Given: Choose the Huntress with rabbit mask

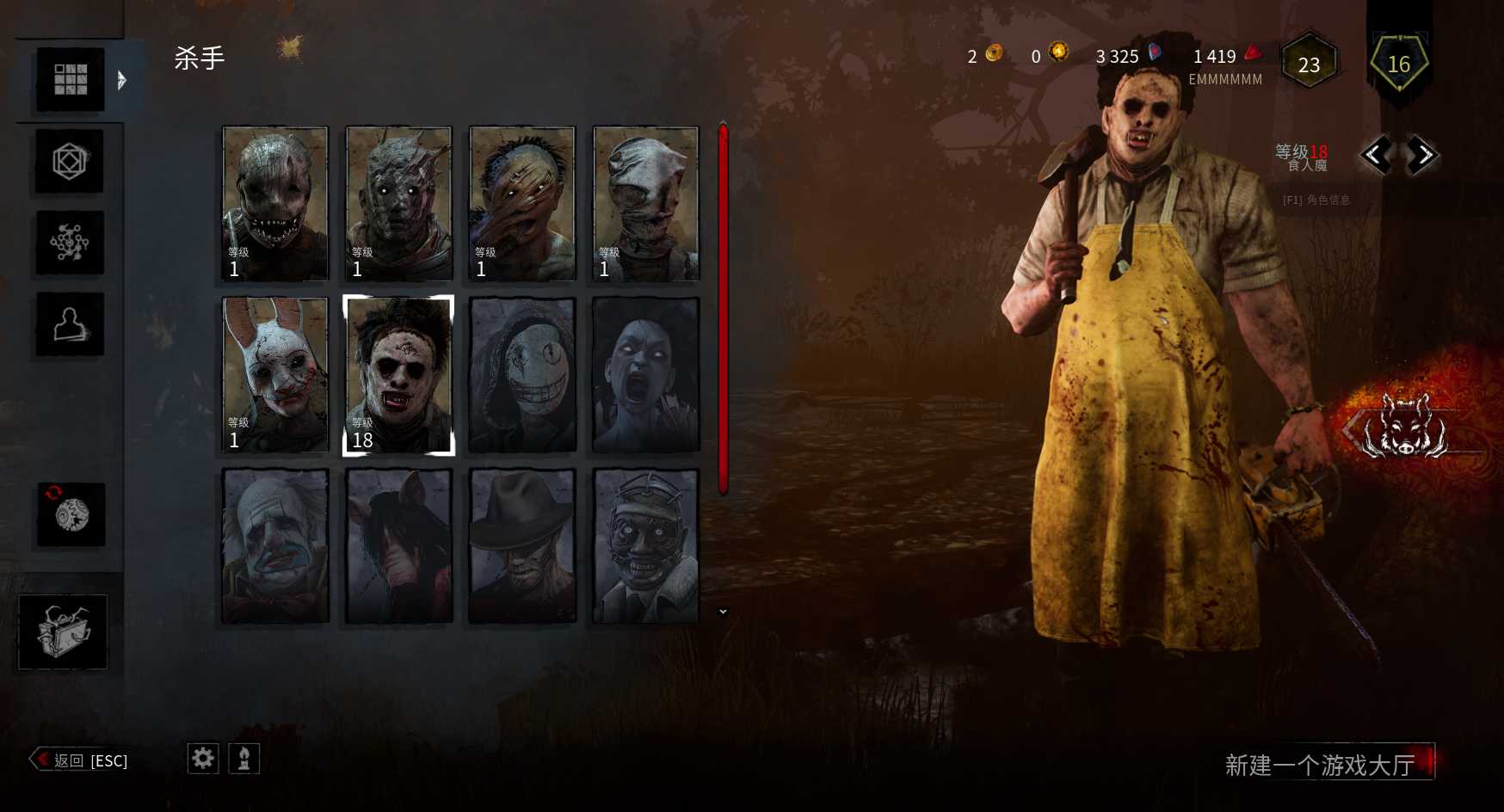Looking at the screenshot, I should (x=275, y=374).
